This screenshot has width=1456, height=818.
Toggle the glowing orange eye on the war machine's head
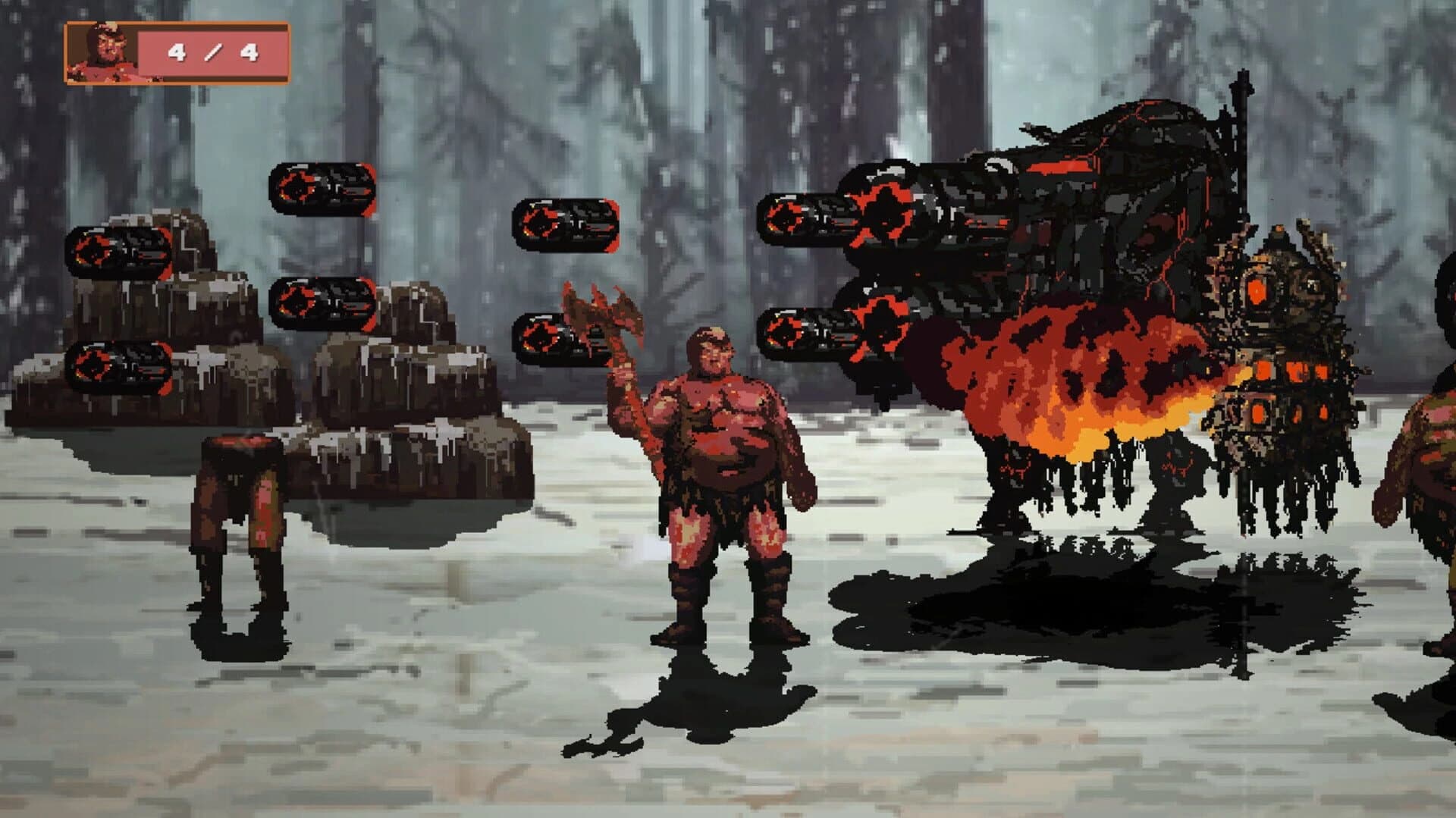tap(1257, 292)
